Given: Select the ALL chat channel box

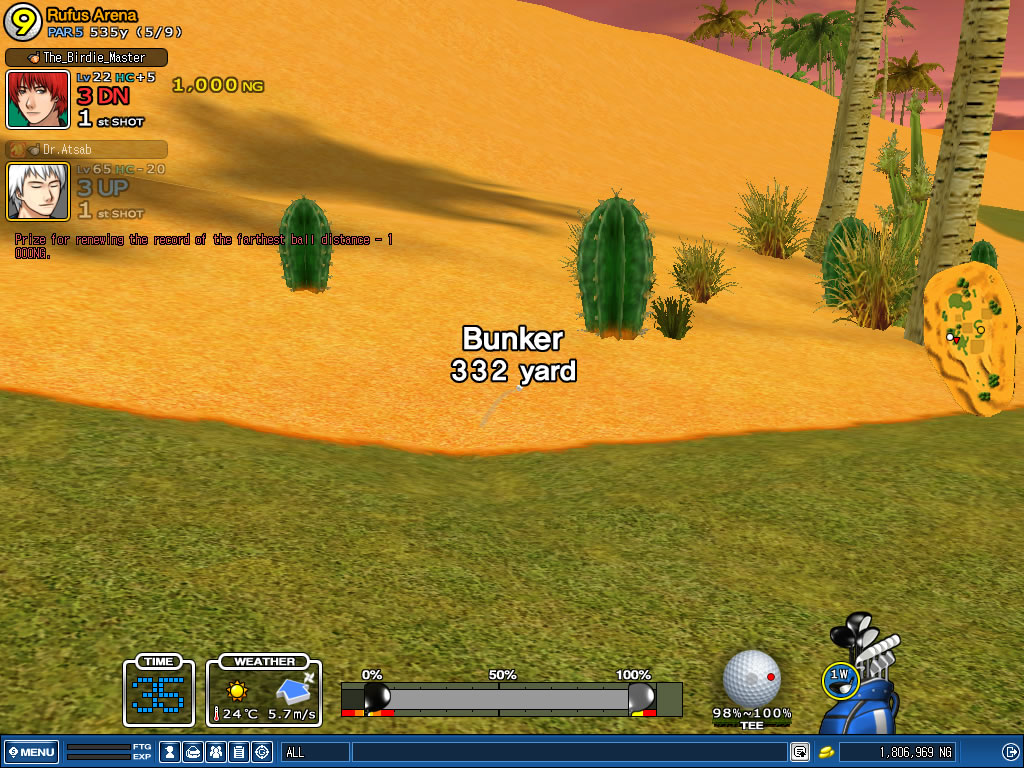Looking at the screenshot, I should (x=315, y=752).
